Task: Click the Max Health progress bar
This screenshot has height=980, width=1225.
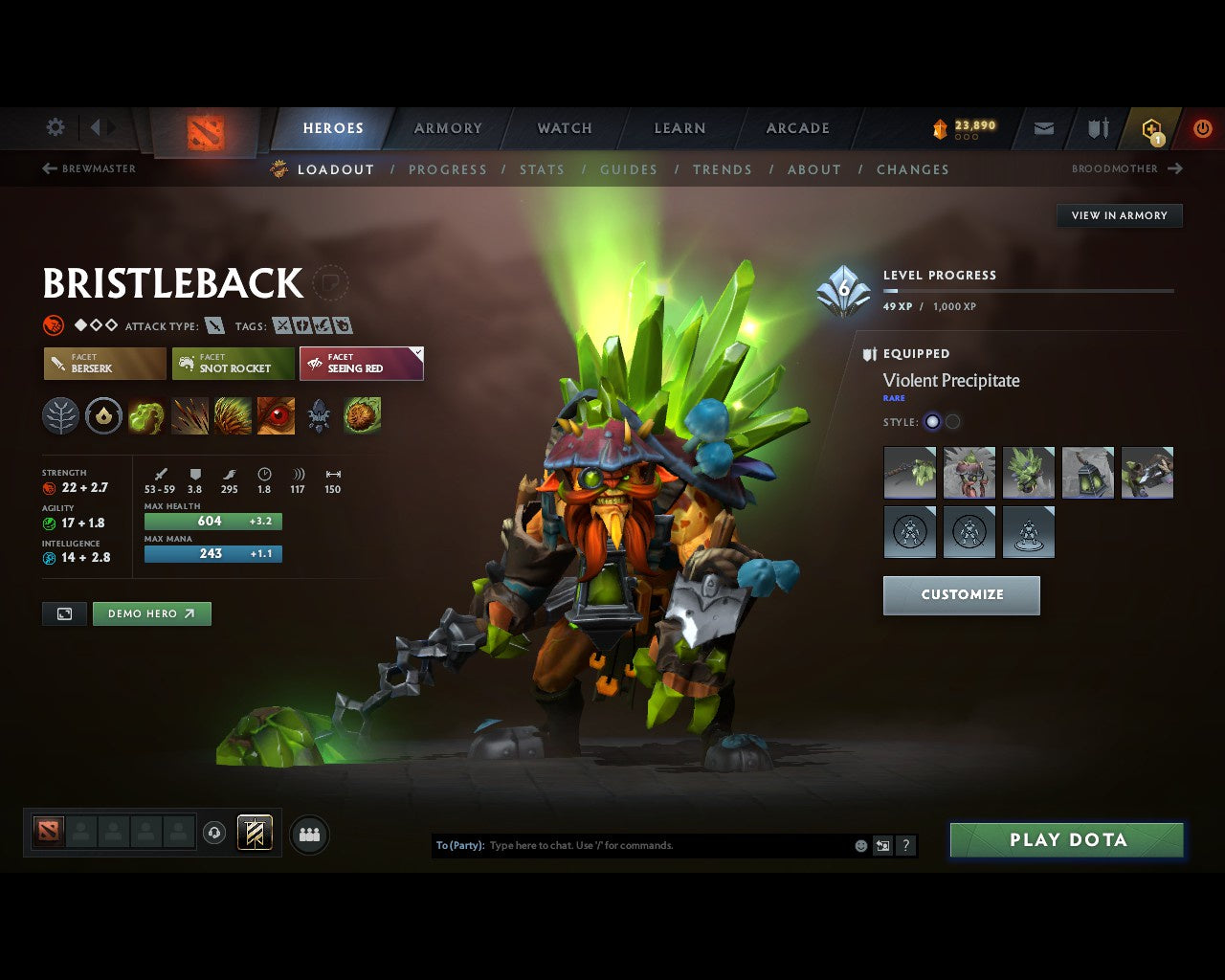Action: [212, 521]
